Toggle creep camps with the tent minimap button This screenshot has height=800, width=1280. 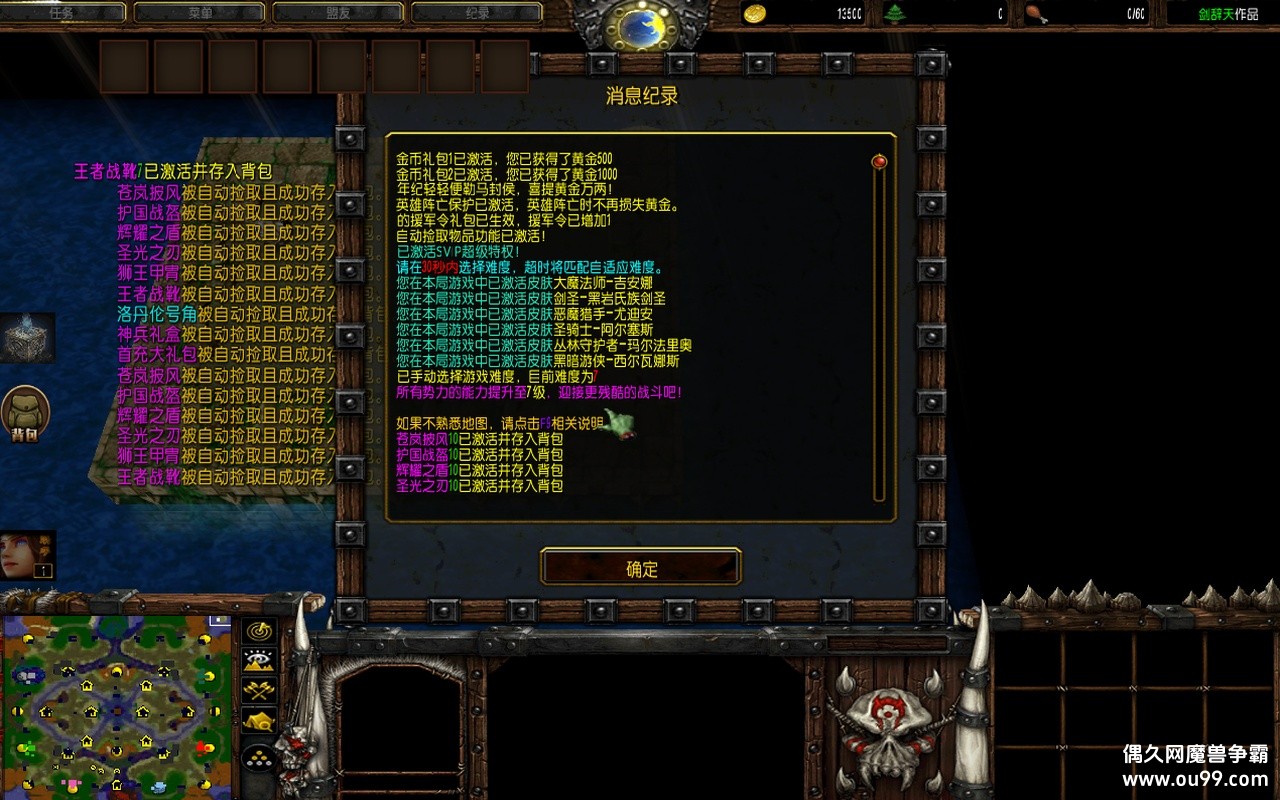tap(257, 718)
